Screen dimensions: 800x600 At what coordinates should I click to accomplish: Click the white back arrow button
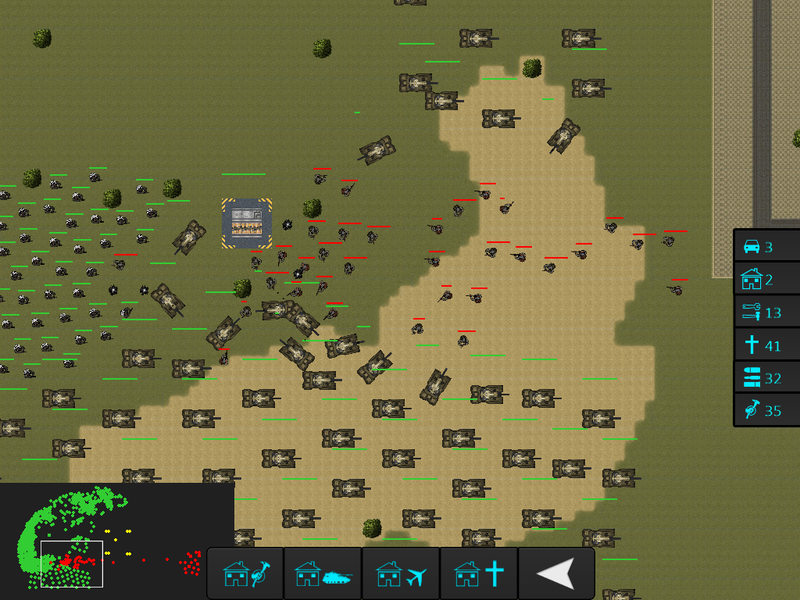[x=557, y=574]
